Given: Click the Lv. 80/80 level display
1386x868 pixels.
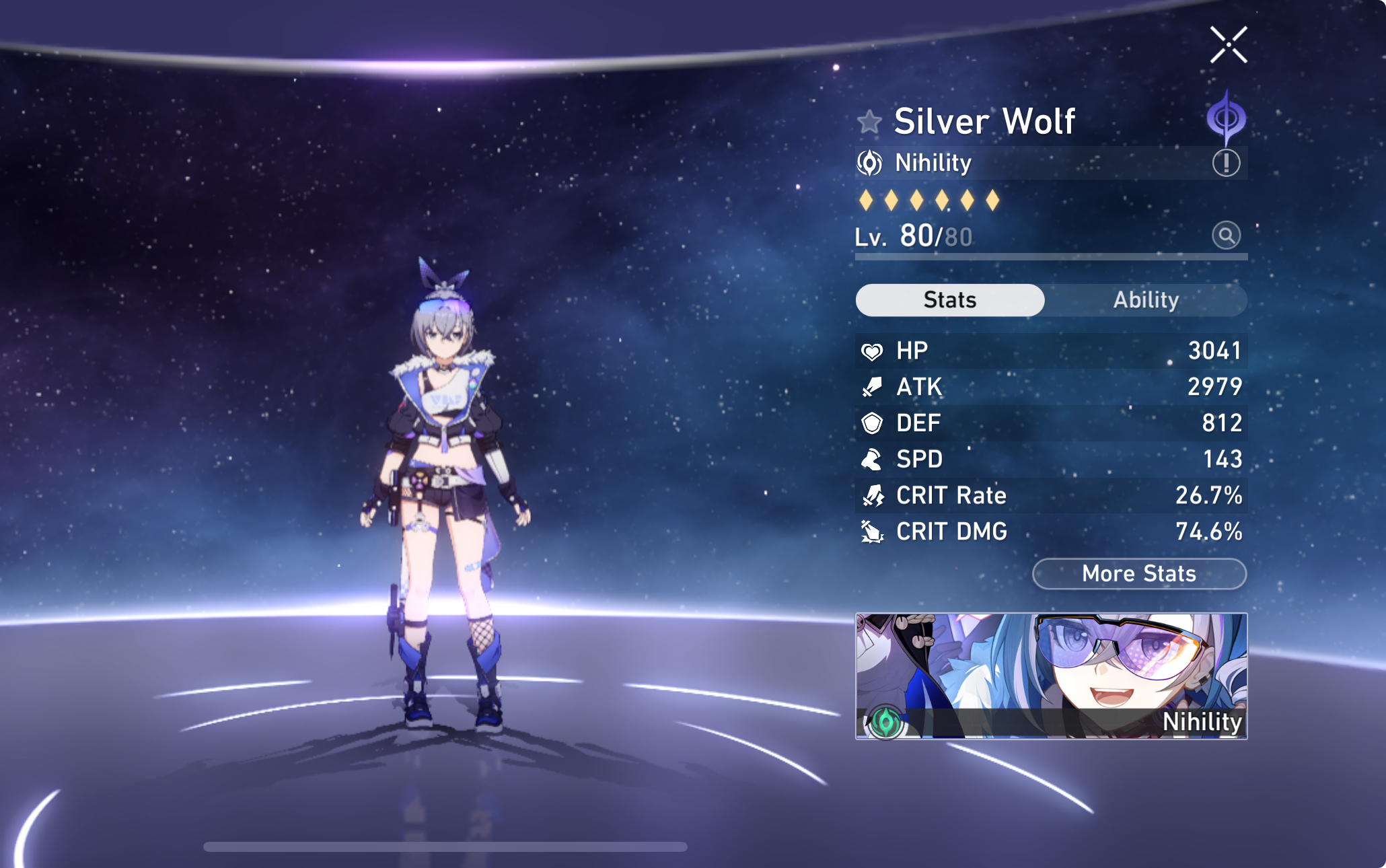Looking at the screenshot, I should point(915,236).
